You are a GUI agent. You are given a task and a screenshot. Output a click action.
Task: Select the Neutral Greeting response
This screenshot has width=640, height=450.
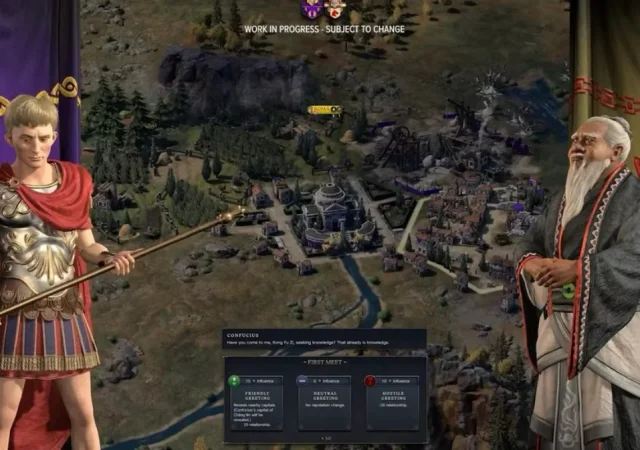[323, 401]
